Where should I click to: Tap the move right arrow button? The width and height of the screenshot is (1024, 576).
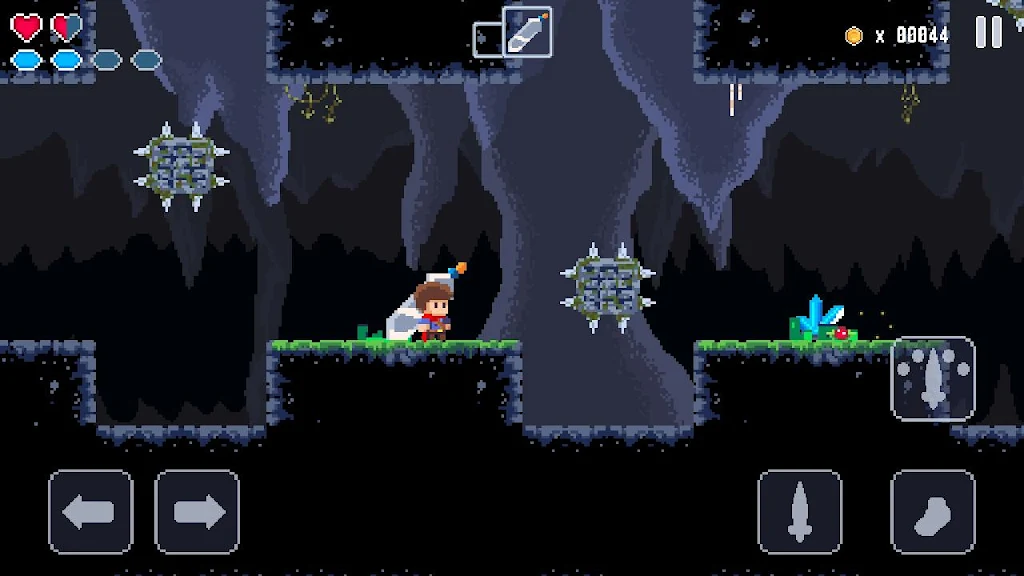[197, 512]
